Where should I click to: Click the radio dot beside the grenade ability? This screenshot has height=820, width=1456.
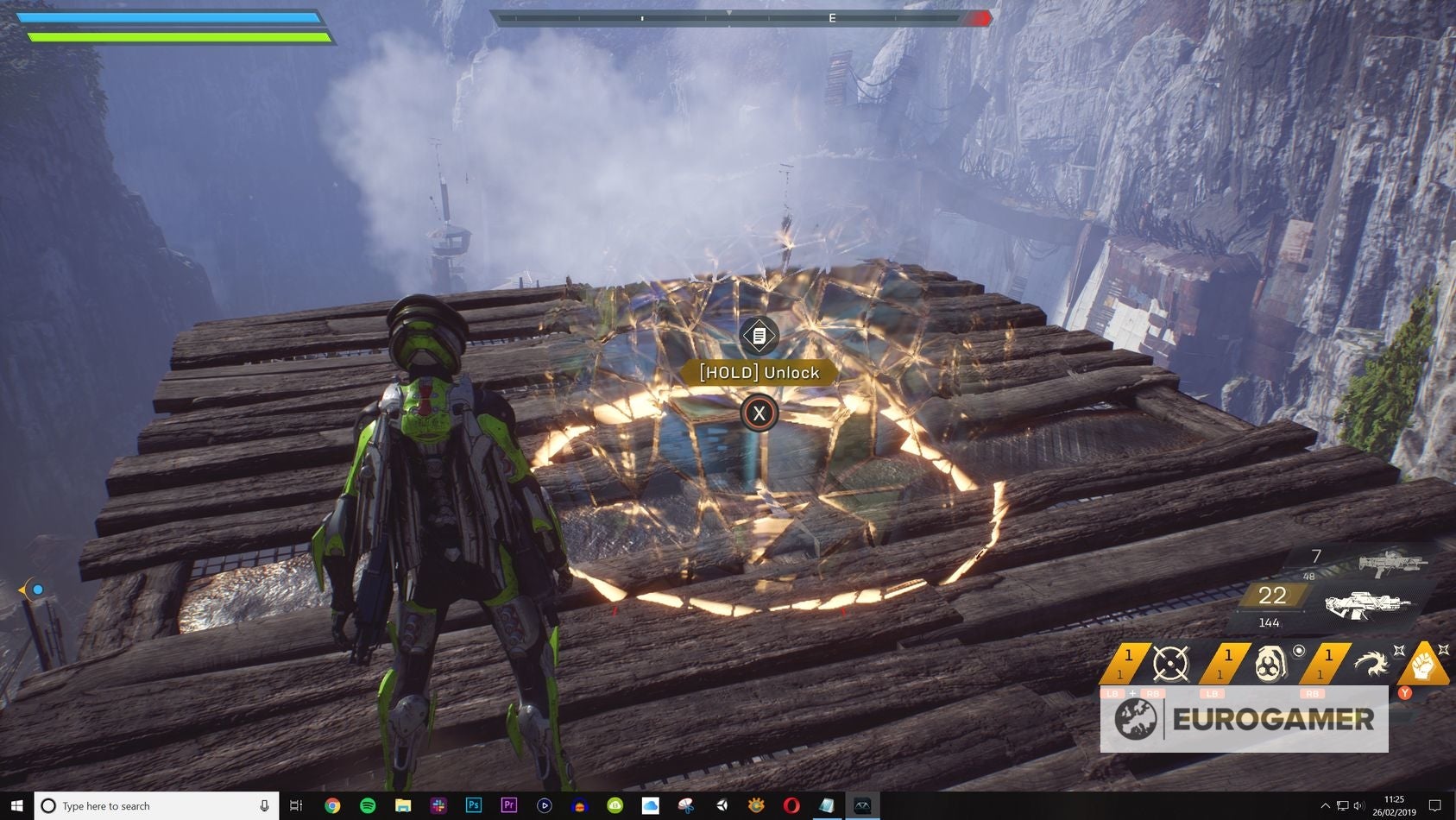[x=1300, y=650]
